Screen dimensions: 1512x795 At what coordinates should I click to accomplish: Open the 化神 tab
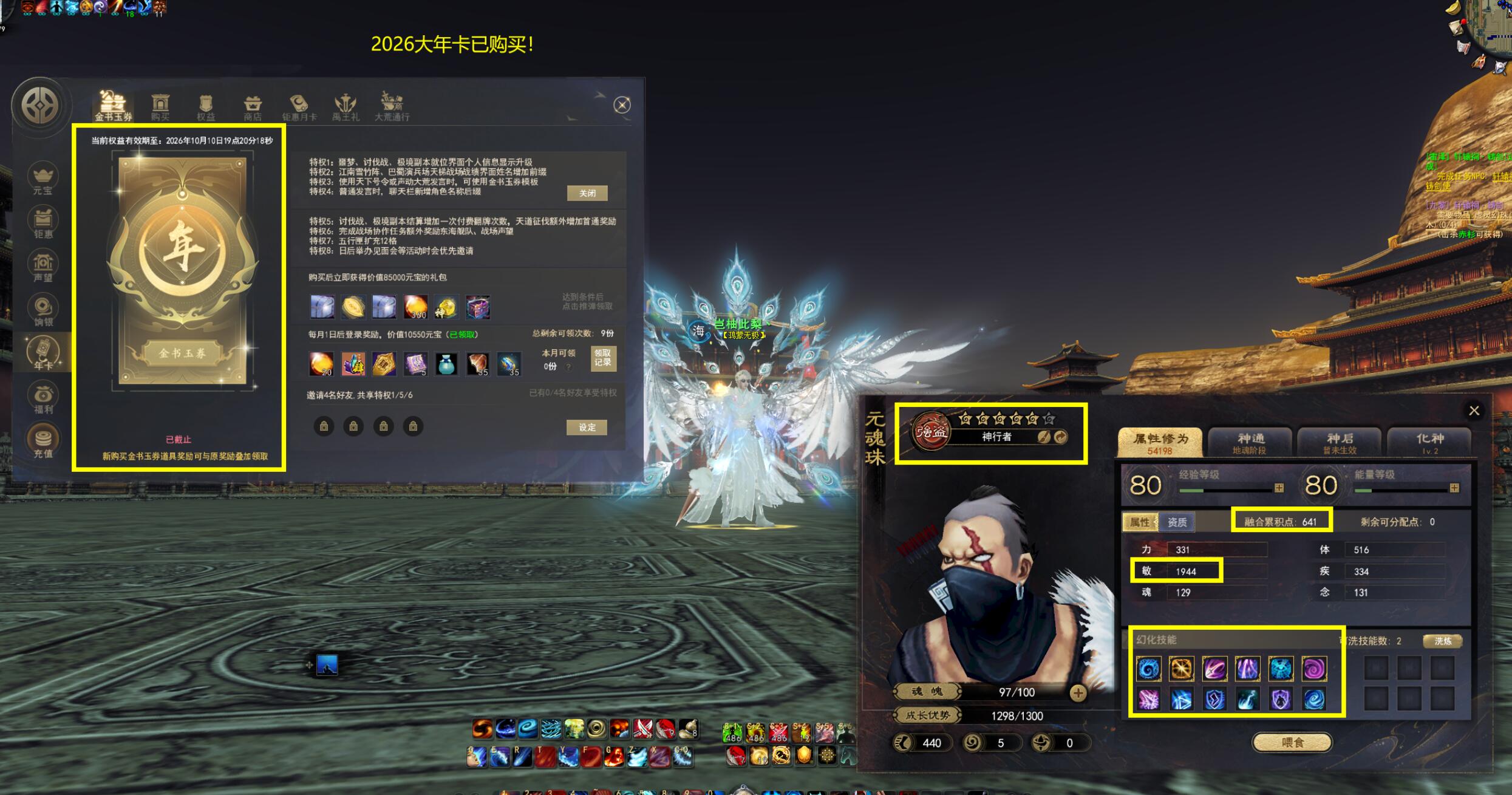tap(1429, 442)
